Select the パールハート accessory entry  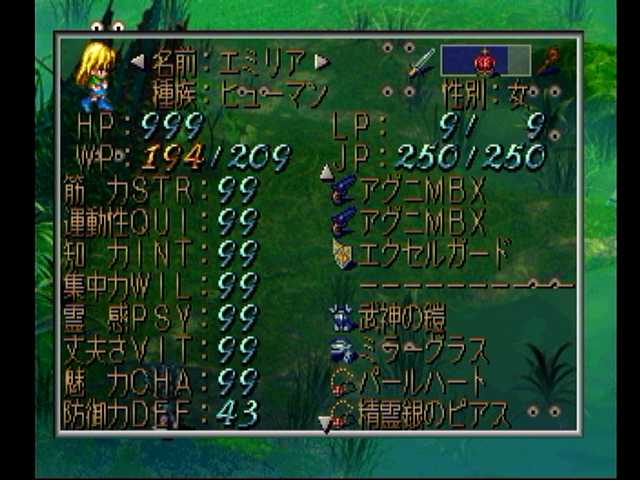point(410,382)
